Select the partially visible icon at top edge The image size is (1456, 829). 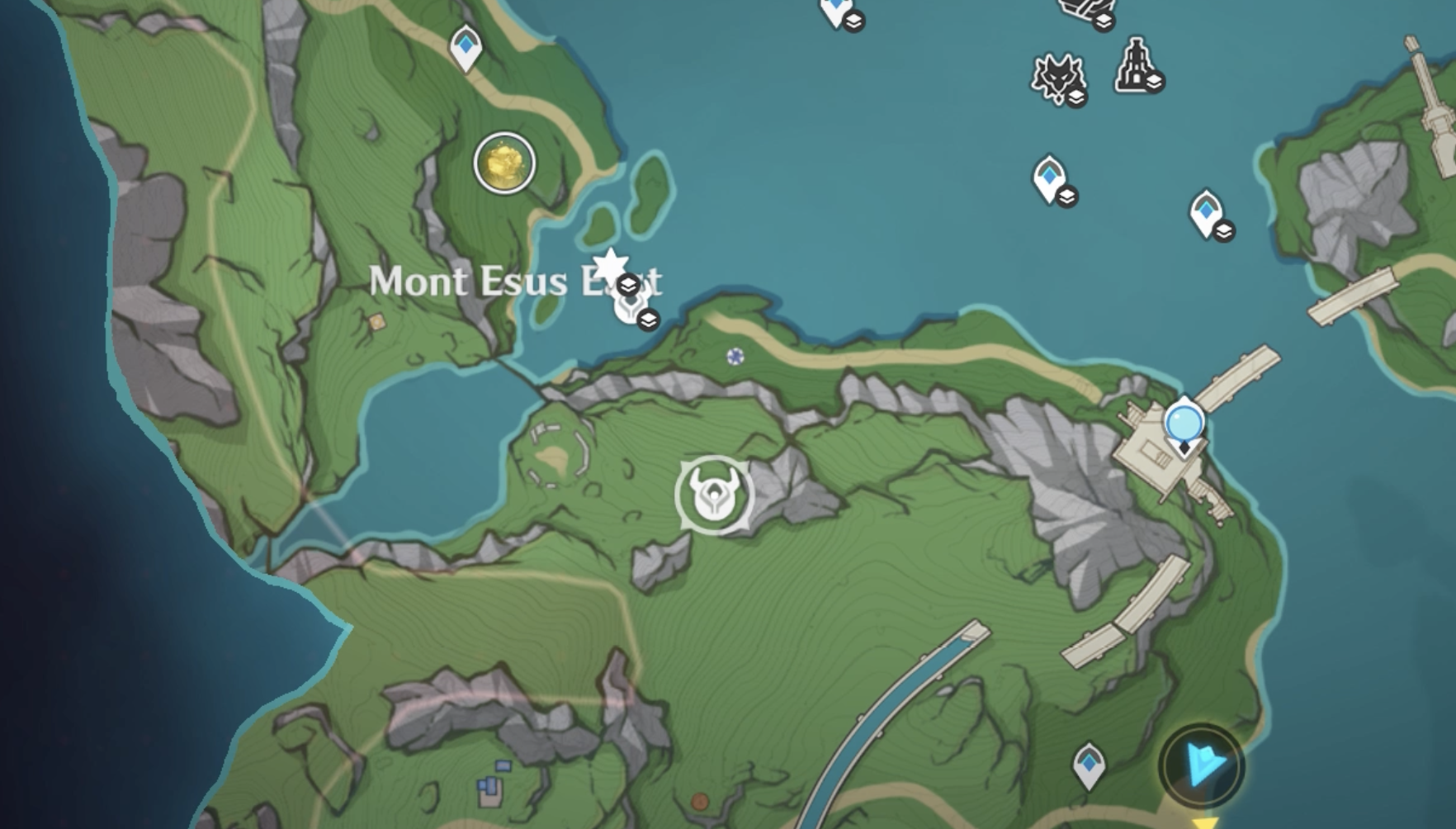(x=1081, y=7)
